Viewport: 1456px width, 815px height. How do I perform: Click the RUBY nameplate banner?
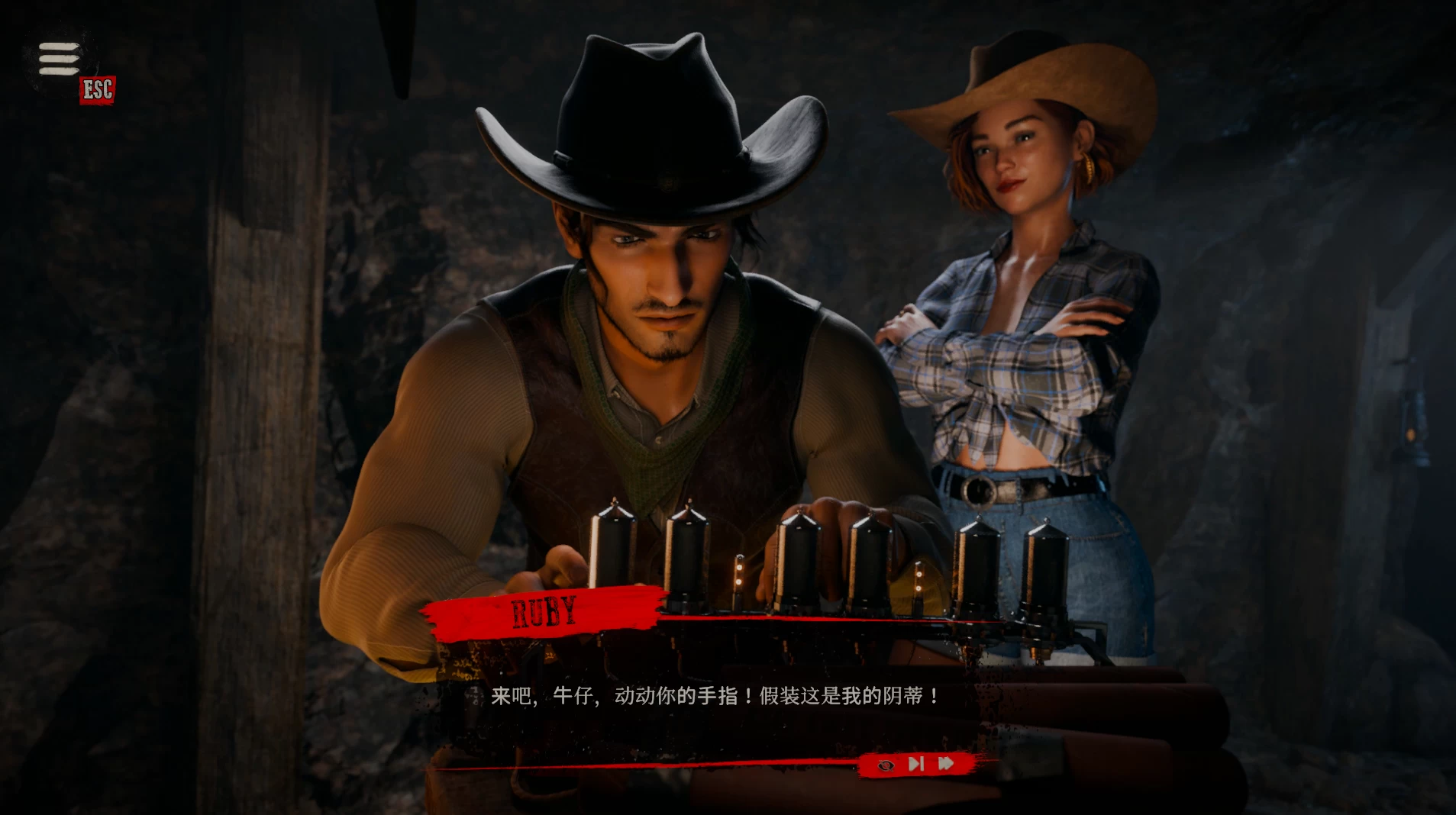point(544,611)
